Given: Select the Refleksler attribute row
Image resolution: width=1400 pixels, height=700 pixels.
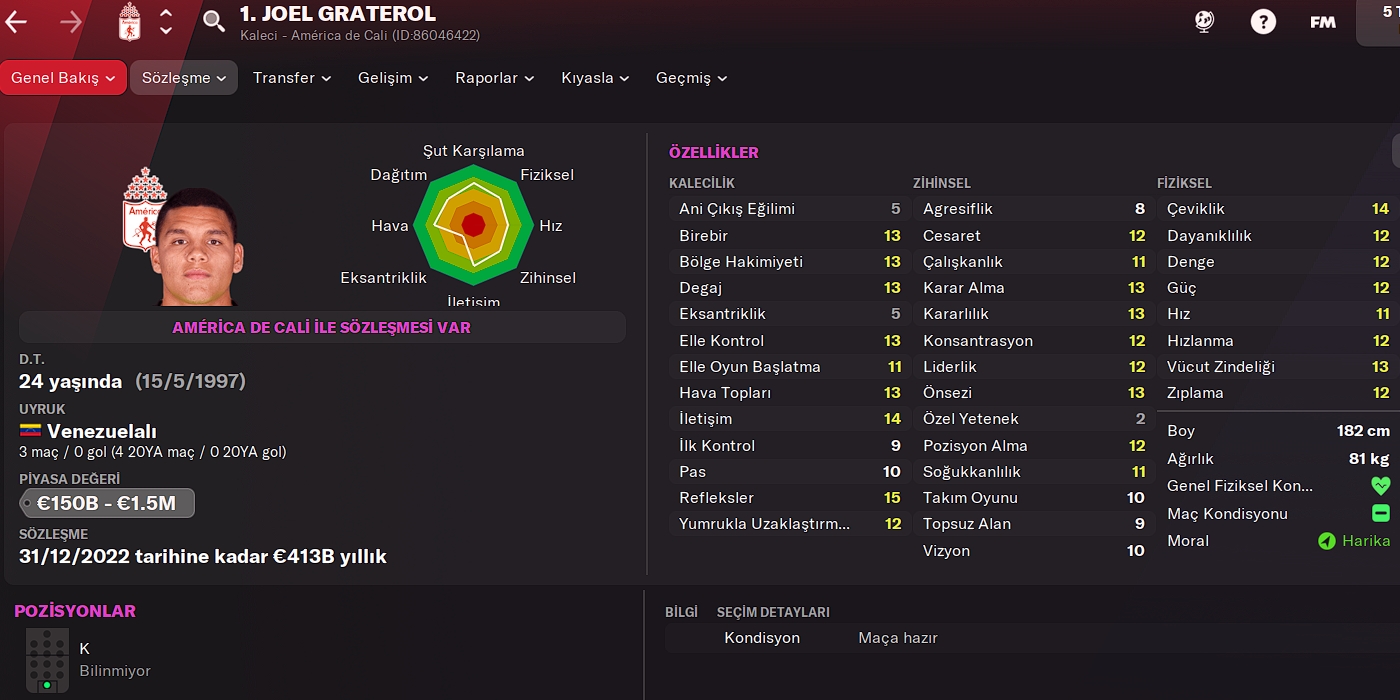Looking at the screenshot, I should (x=789, y=498).
